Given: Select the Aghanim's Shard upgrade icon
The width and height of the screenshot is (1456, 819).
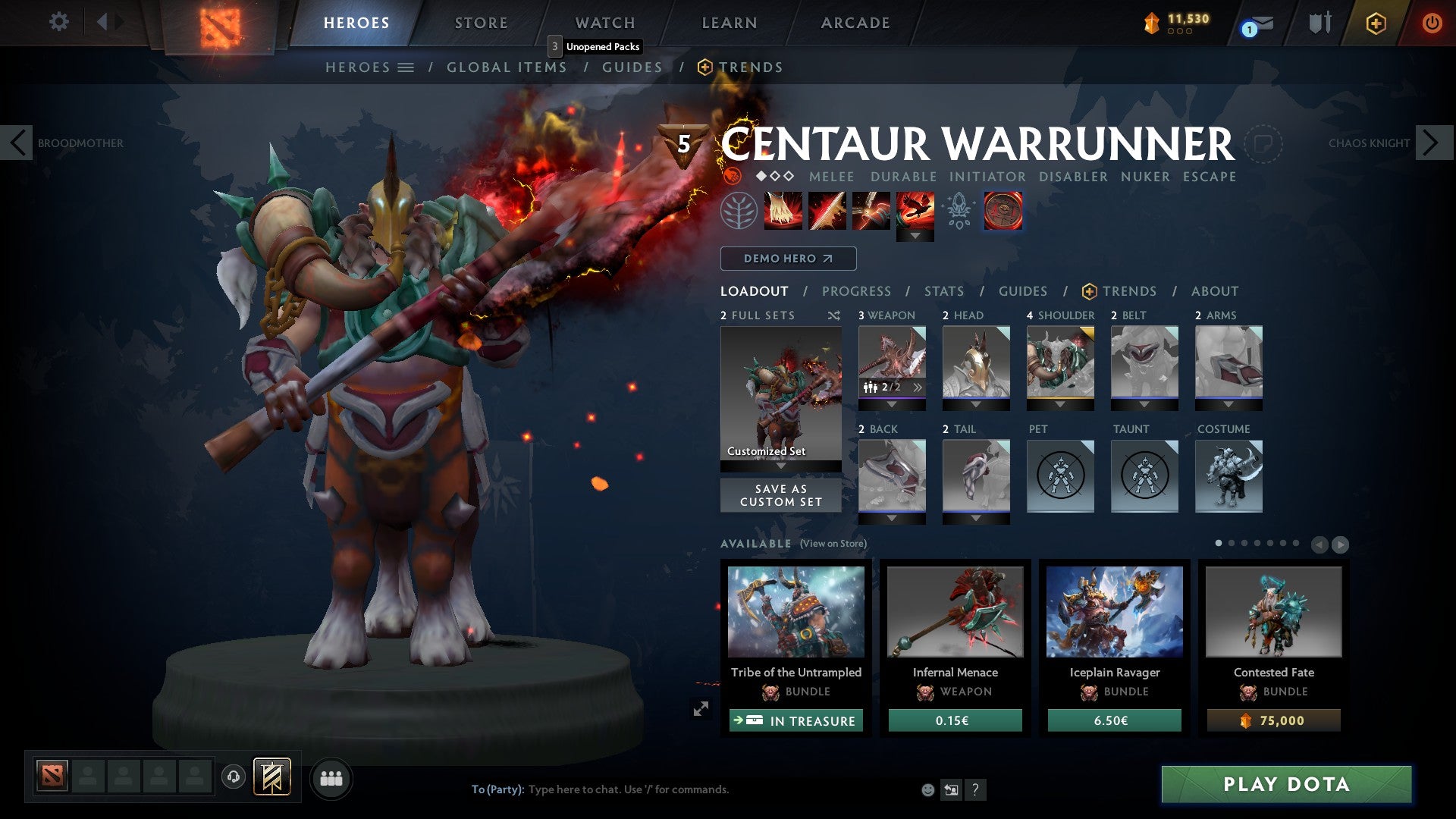Looking at the screenshot, I should click(x=959, y=210).
